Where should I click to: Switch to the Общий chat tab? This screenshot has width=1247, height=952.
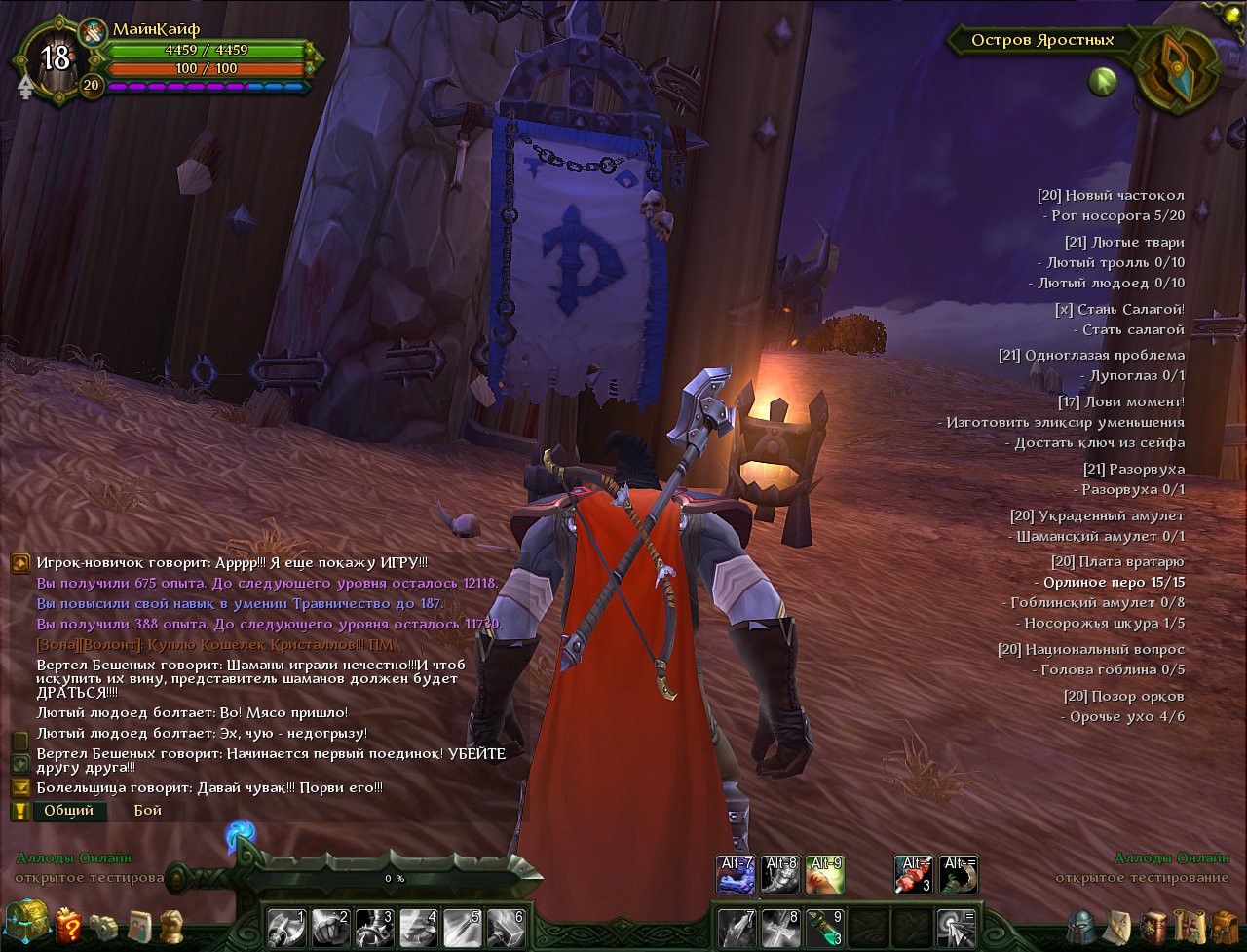(x=69, y=811)
